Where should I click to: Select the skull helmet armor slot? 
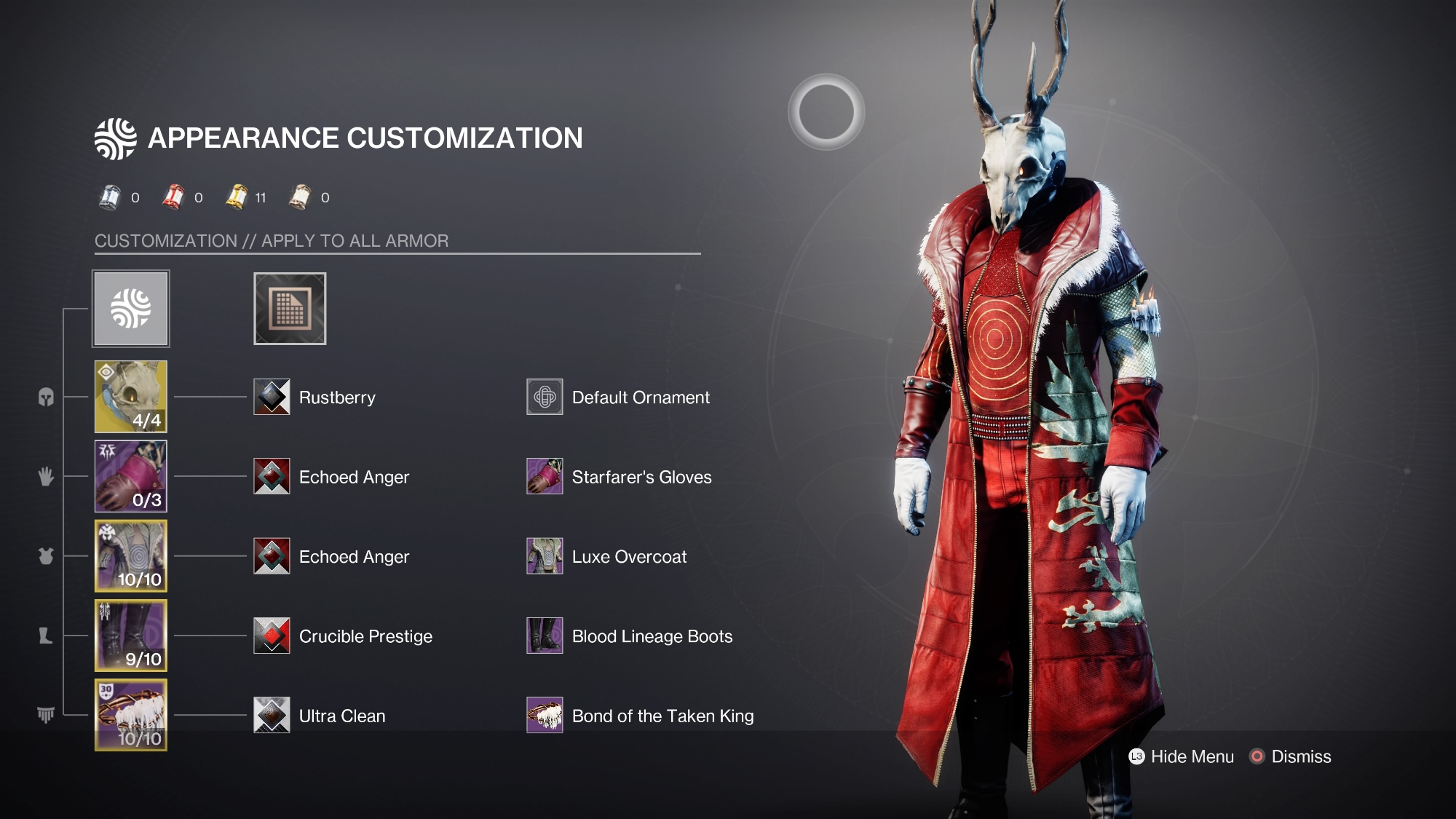click(x=131, y=397)
